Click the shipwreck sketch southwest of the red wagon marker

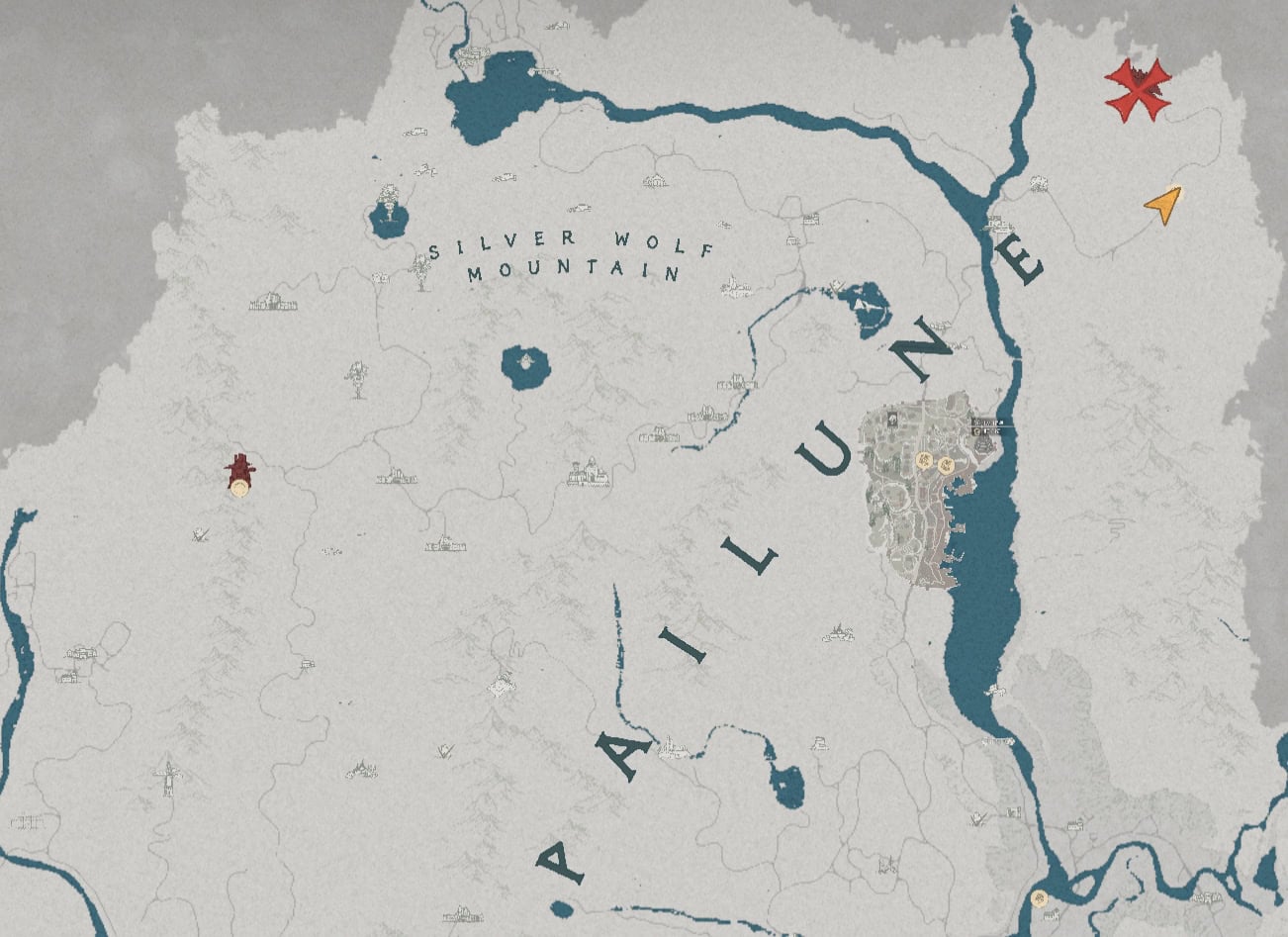point(203,534)
